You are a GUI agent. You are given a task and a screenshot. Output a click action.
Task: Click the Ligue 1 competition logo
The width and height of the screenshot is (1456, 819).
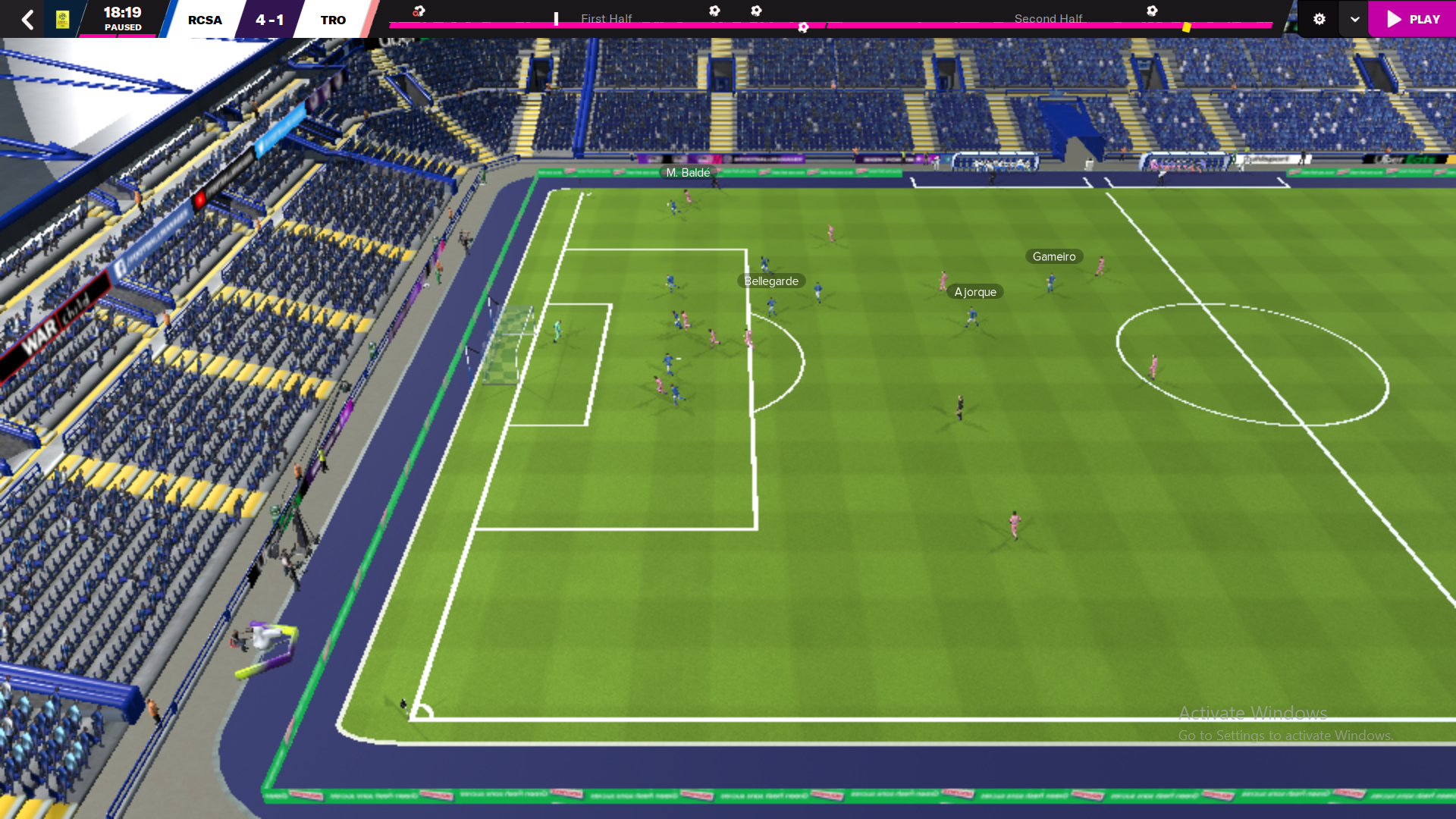point(64,18)
